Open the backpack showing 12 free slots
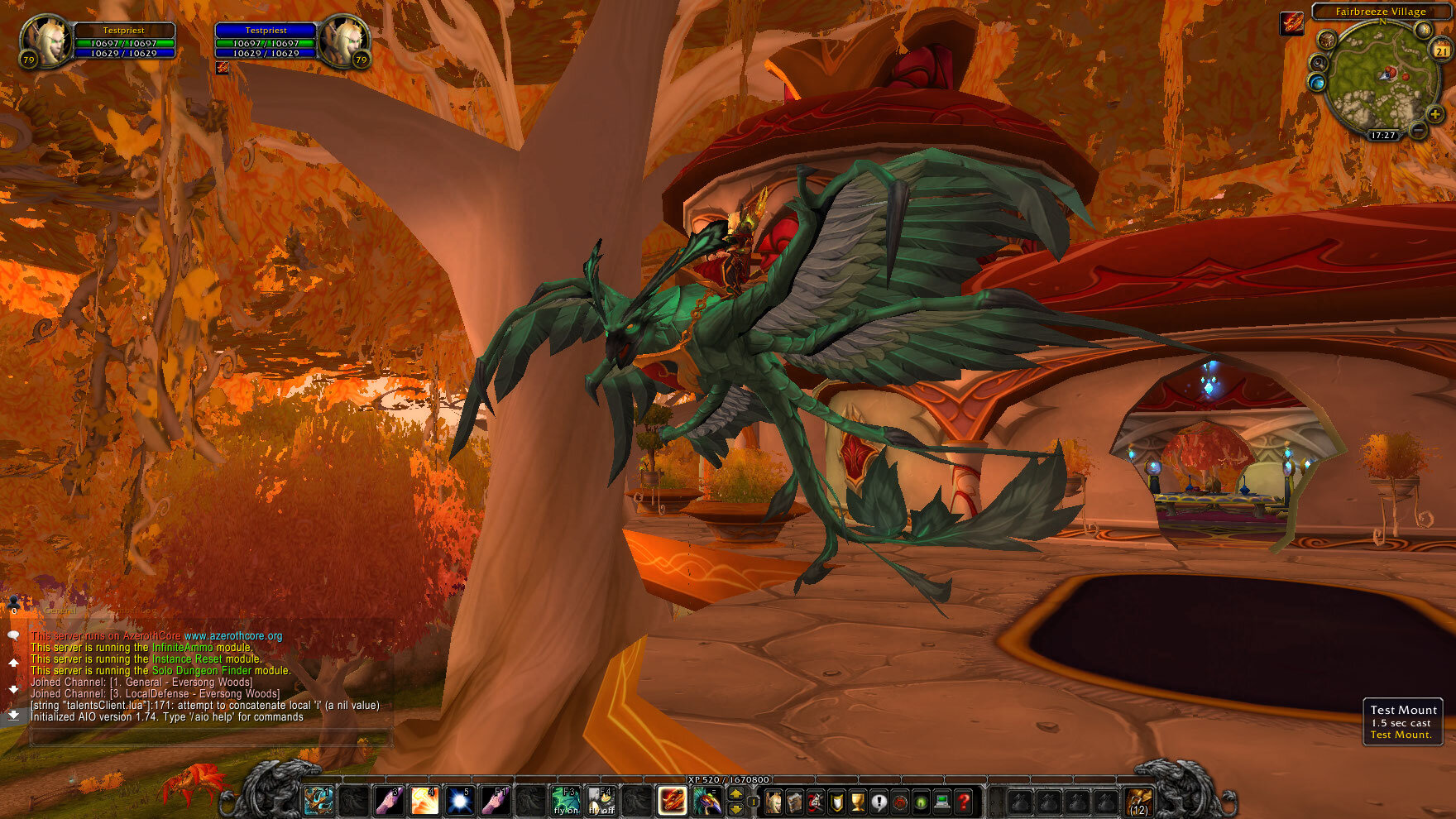 click(1139, 800)
